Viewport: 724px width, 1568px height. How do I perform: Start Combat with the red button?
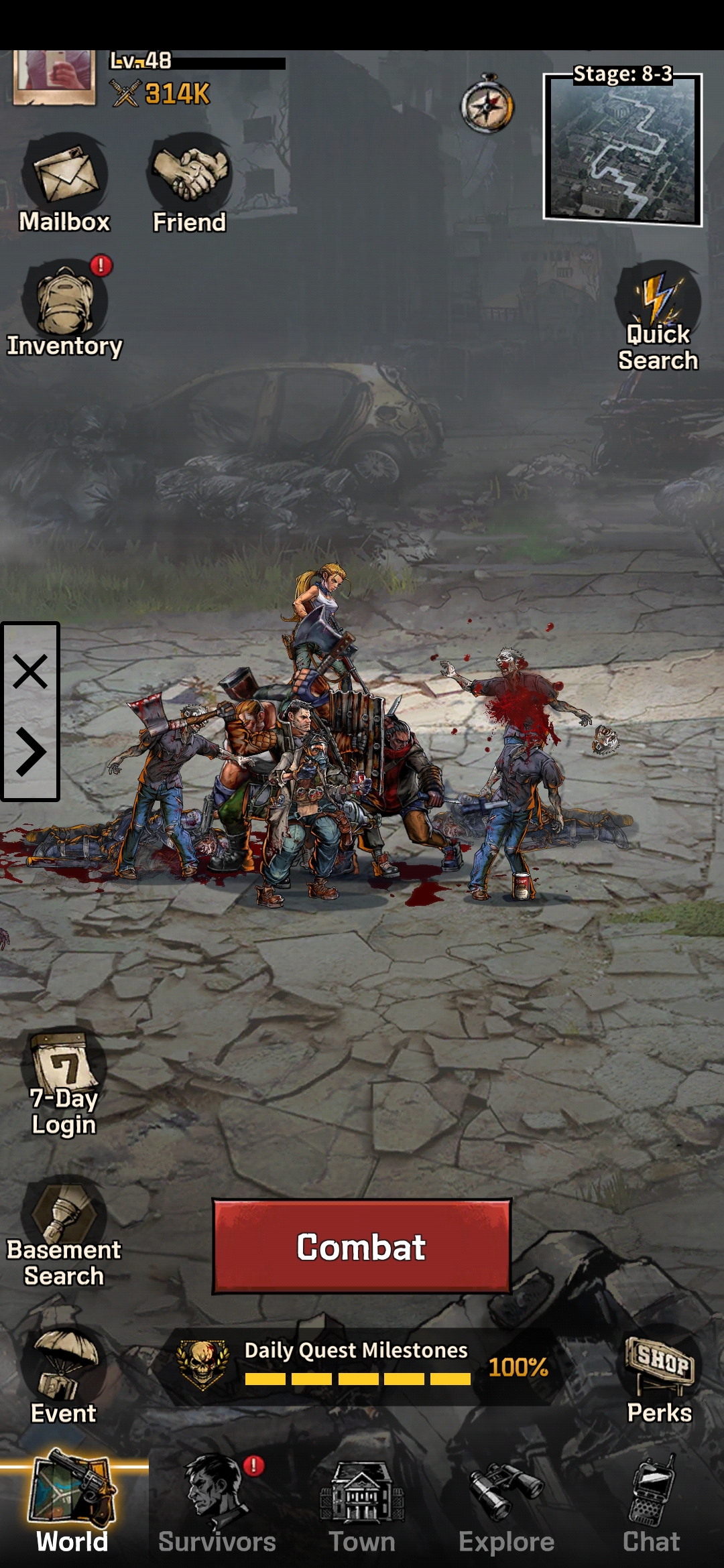(x=362, y=1246)
